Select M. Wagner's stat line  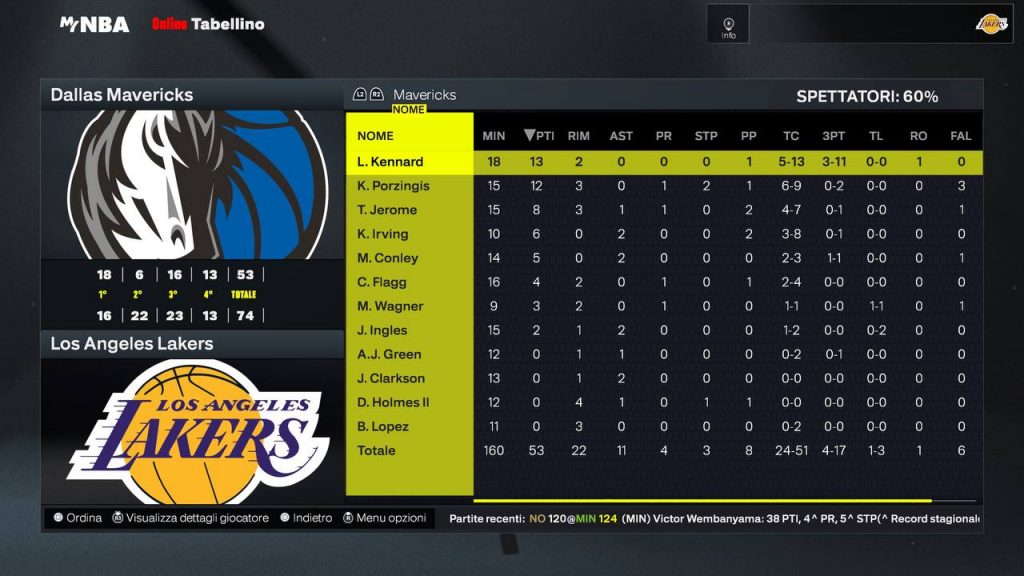pos(390,306)
